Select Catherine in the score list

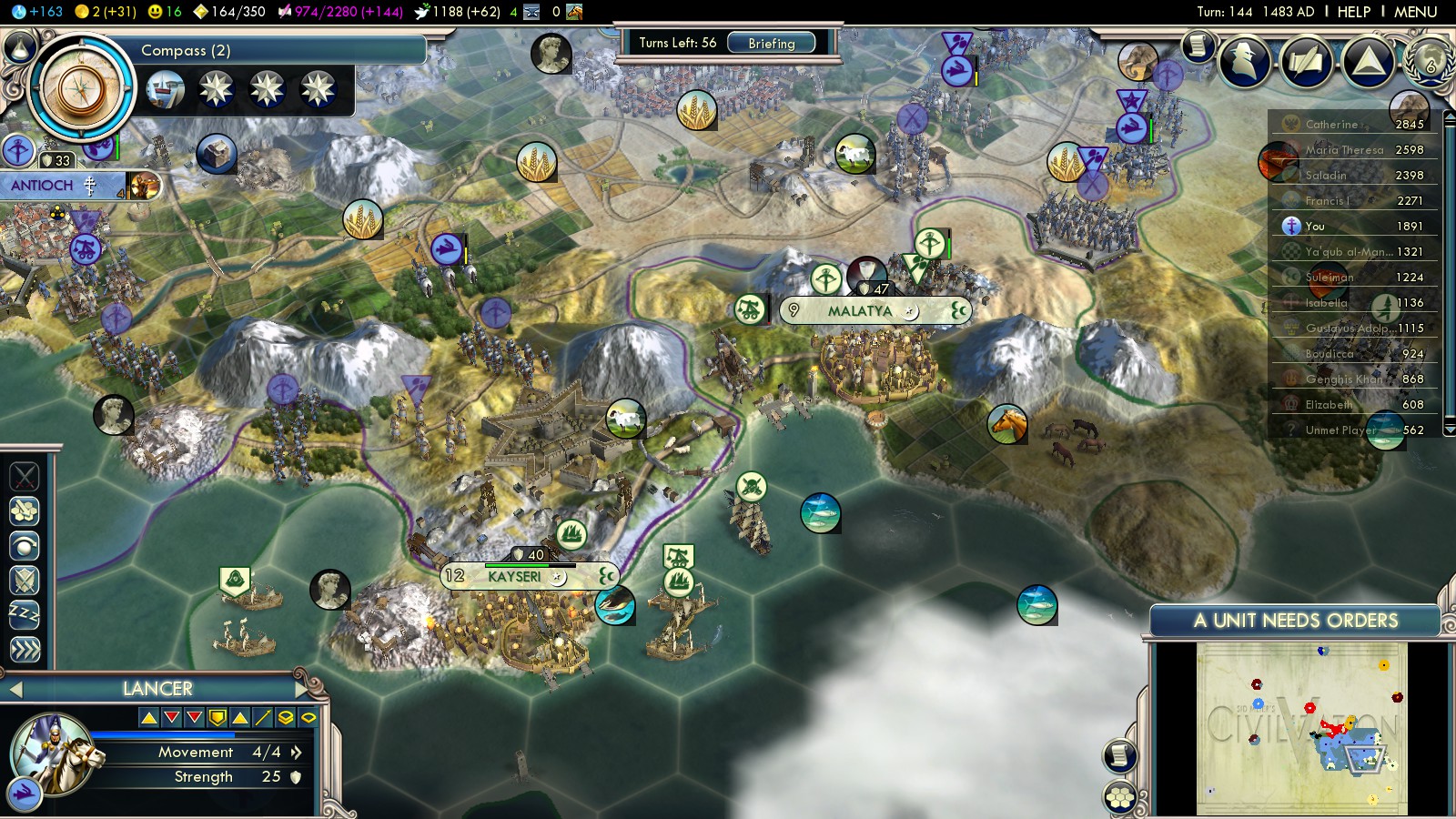coord(1331,125)
